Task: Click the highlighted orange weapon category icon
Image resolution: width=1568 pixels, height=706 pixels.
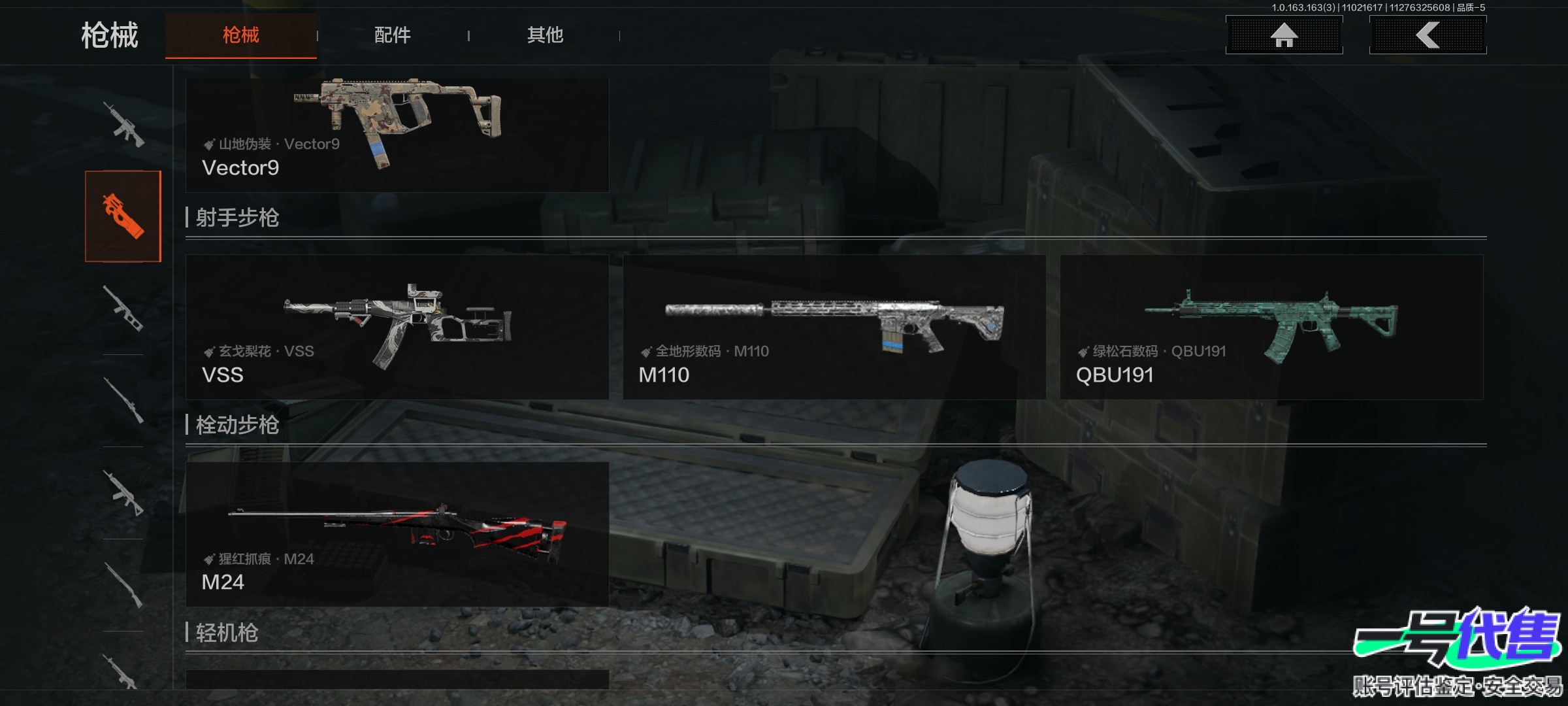Action: pos(123,216)
